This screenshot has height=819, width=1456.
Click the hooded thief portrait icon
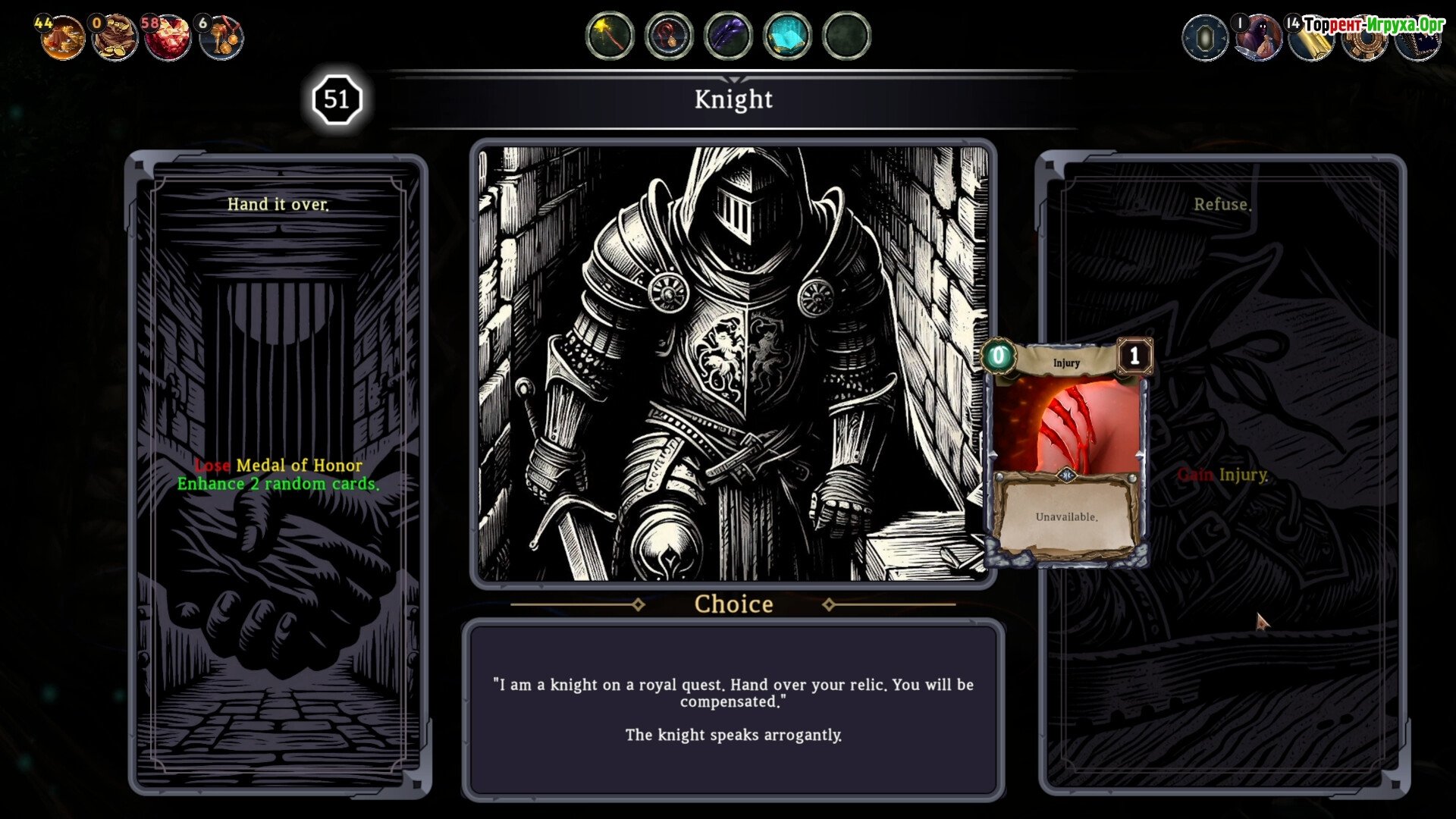(x=1258, y=37)
